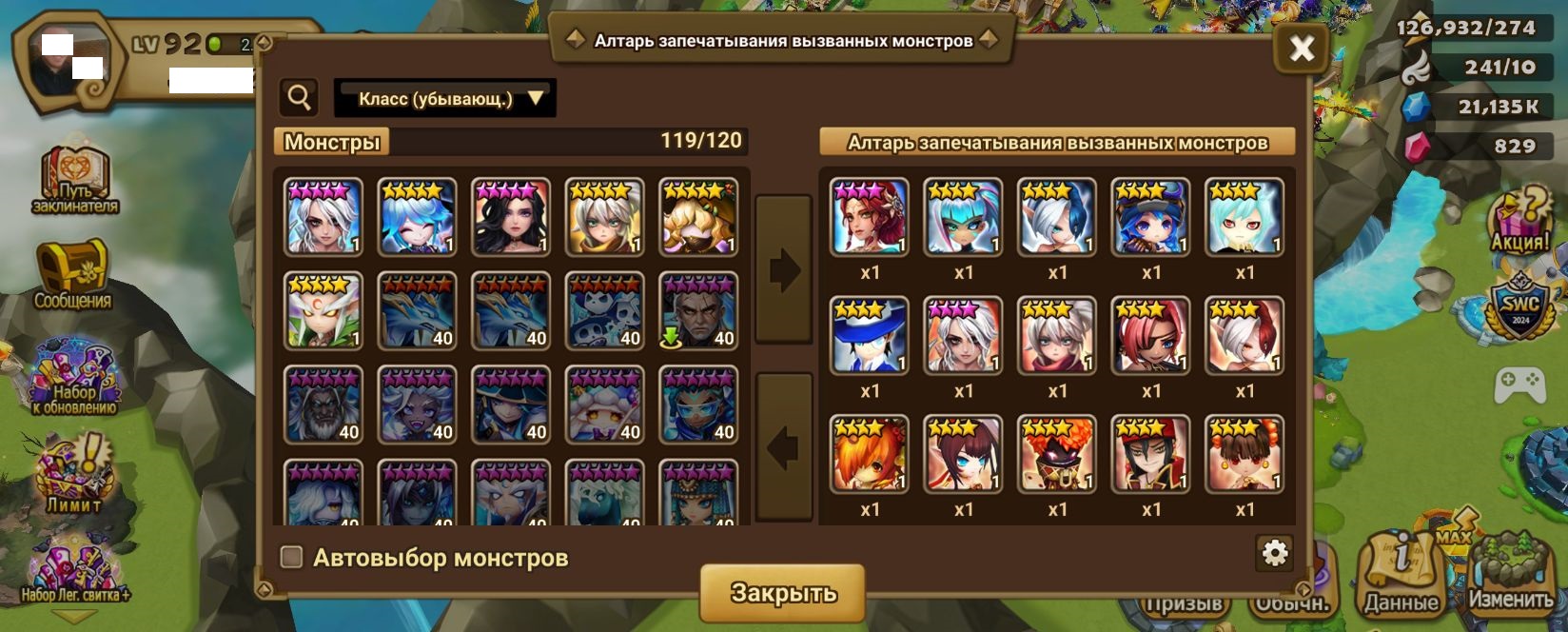Open the Акция! event icon

[1519, 221]
